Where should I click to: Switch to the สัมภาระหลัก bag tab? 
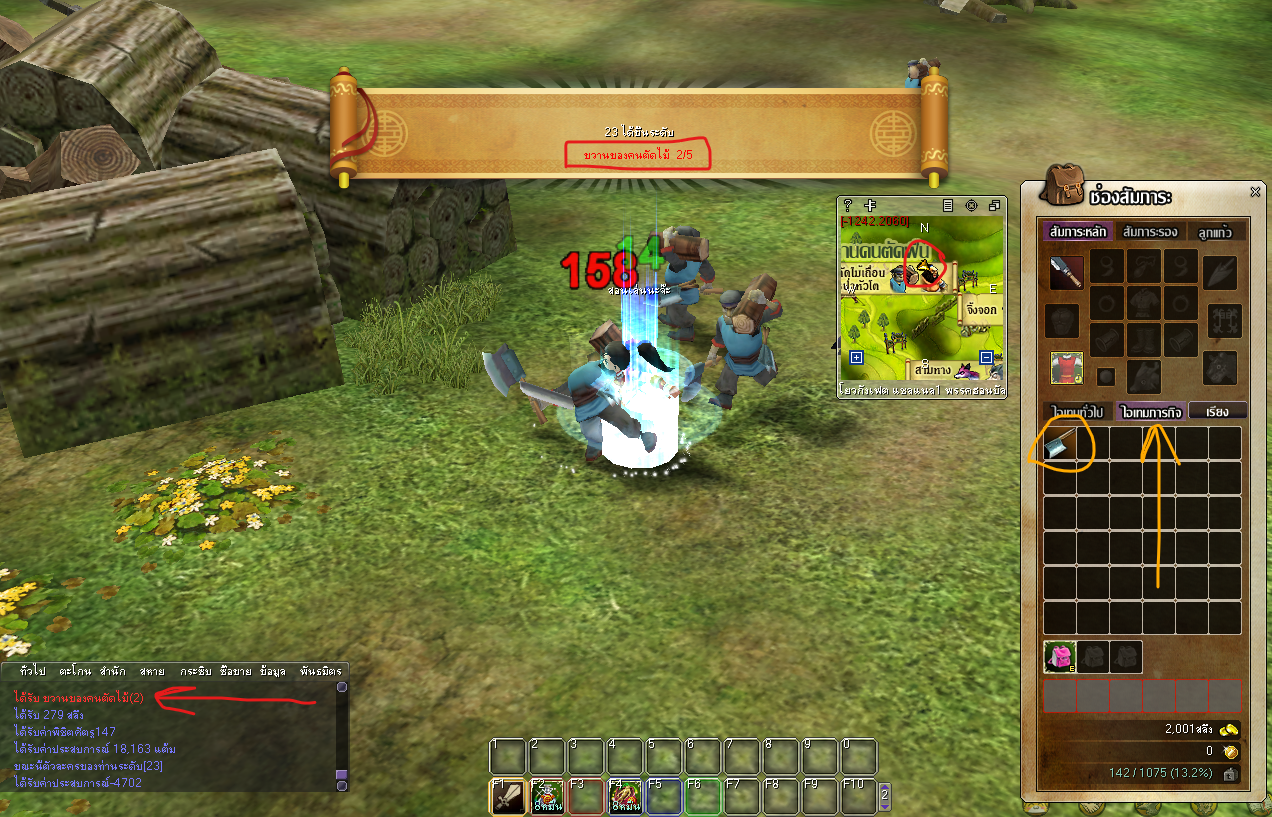[x=1076, y=232]
